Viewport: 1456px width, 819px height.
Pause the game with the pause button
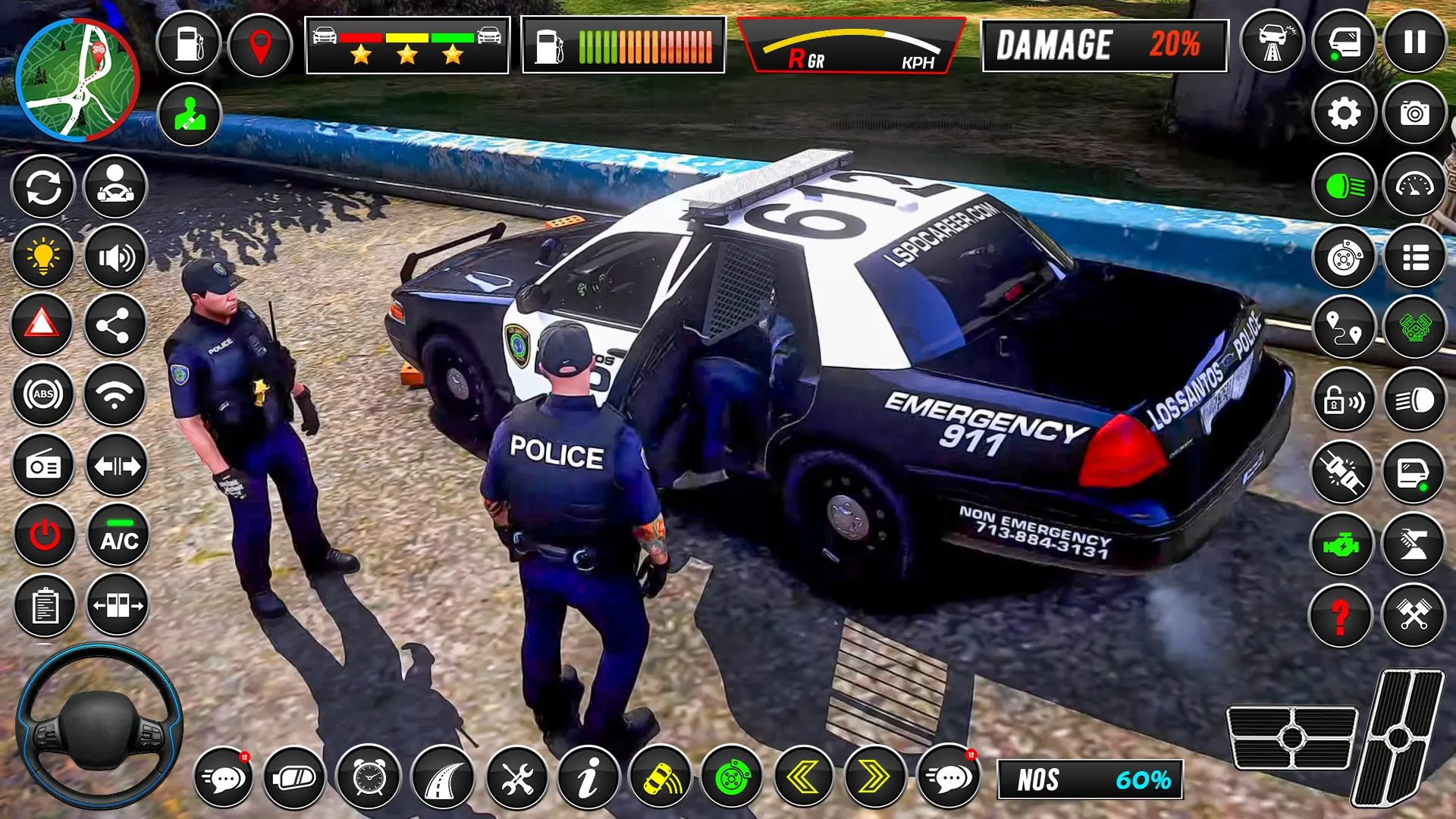tap(1414, 42)
